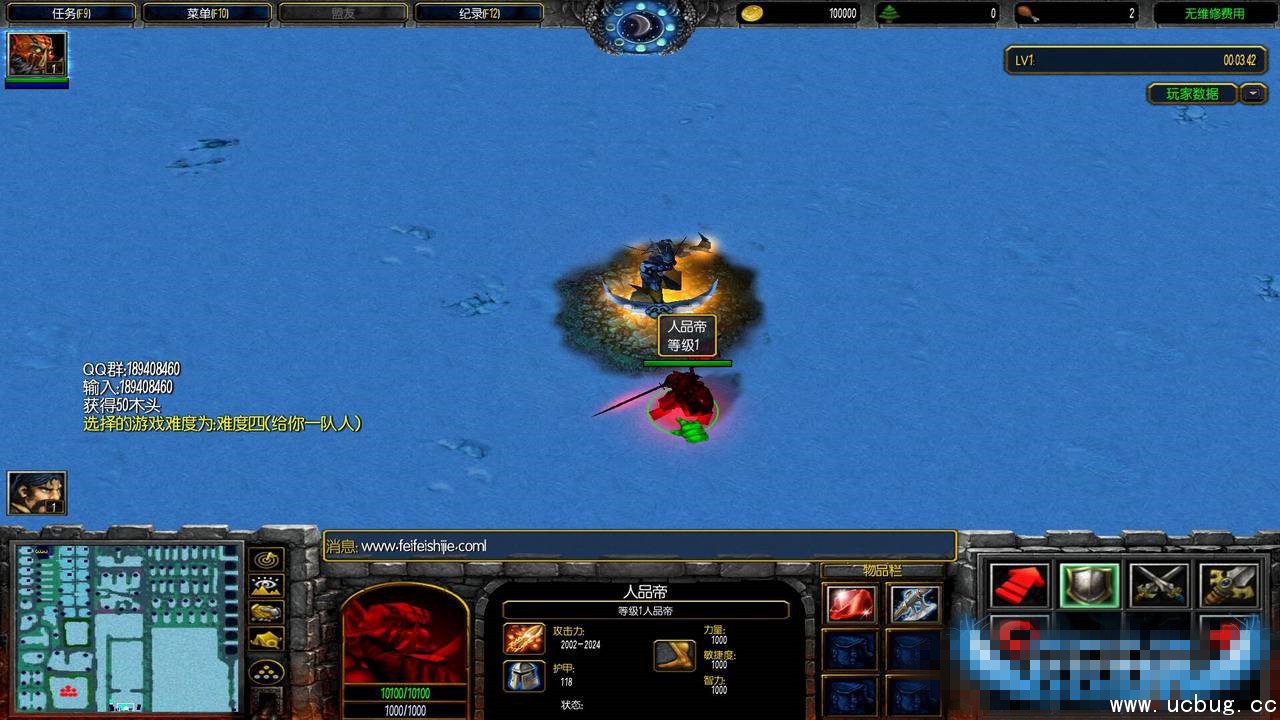Screen dimensions: 1280x720
Task: Select the silver axe inventory item
Action: tap(914, 603)
